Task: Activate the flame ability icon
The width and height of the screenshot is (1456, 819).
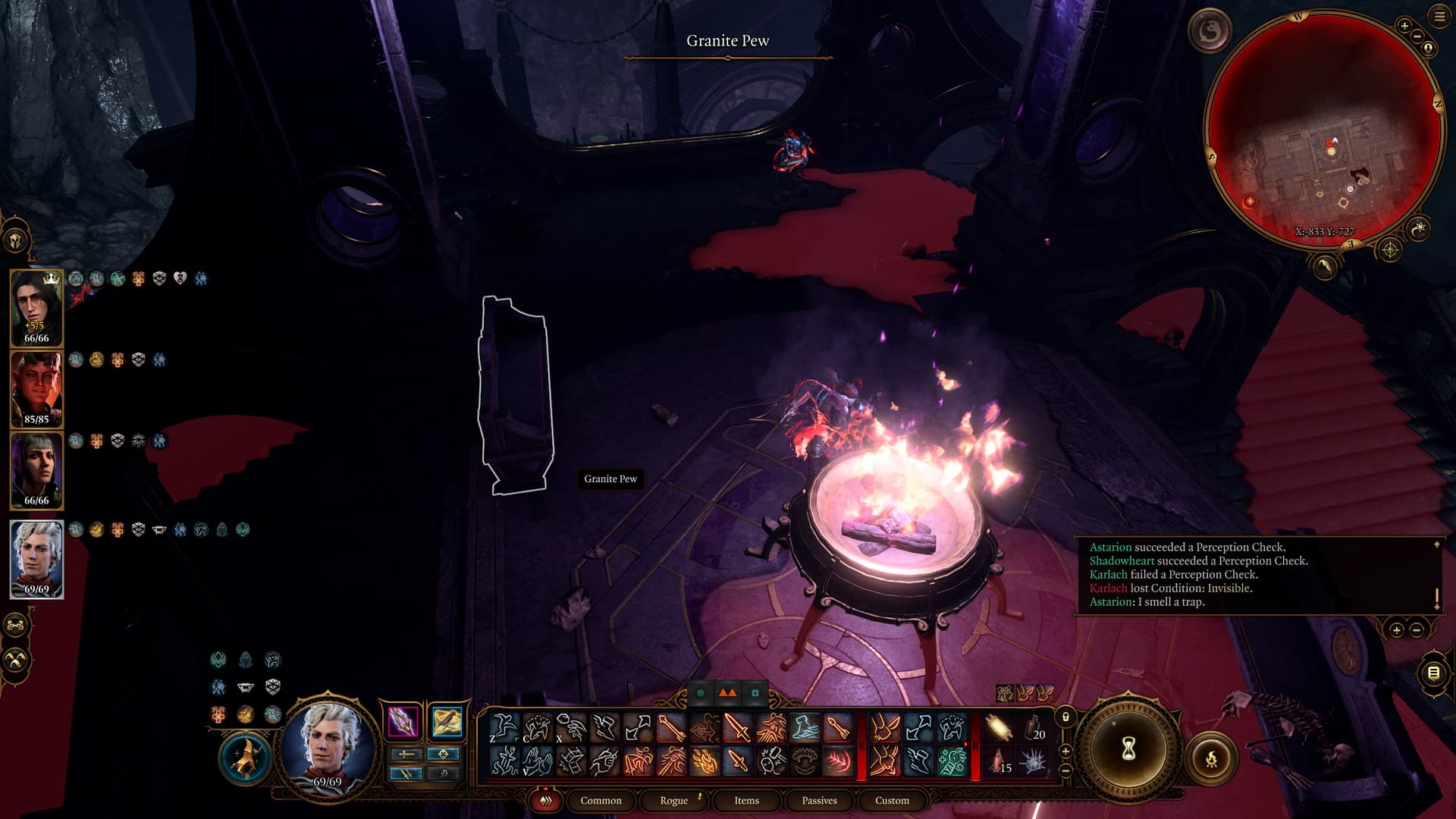Action: 704,761
